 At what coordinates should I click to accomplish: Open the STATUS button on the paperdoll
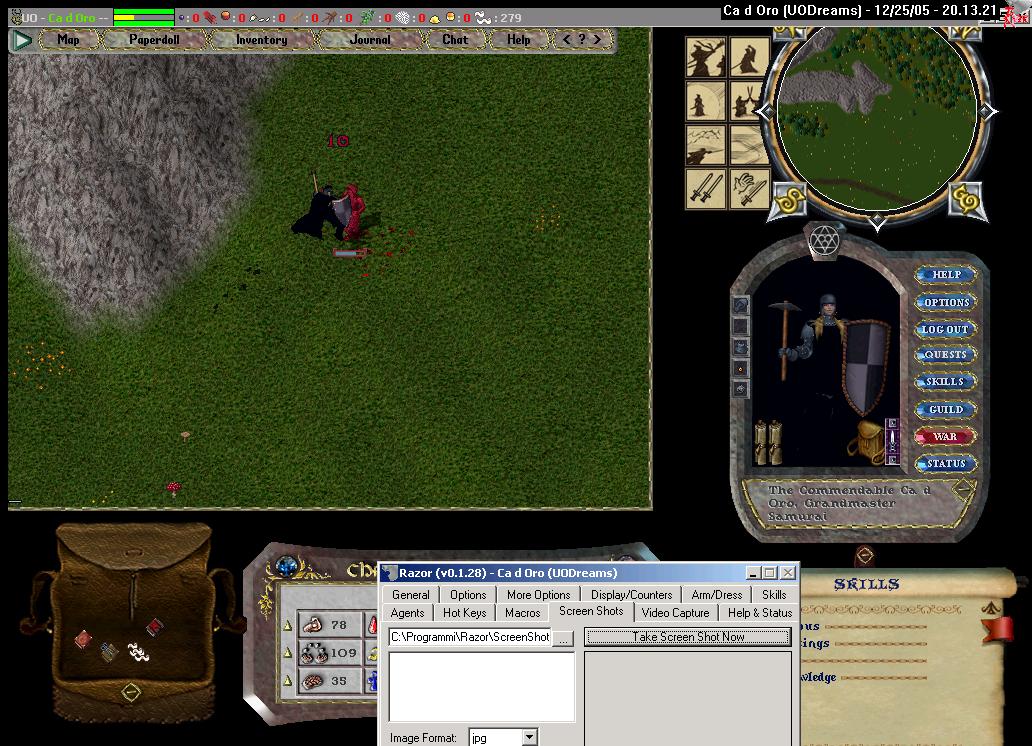coord(945,464)
